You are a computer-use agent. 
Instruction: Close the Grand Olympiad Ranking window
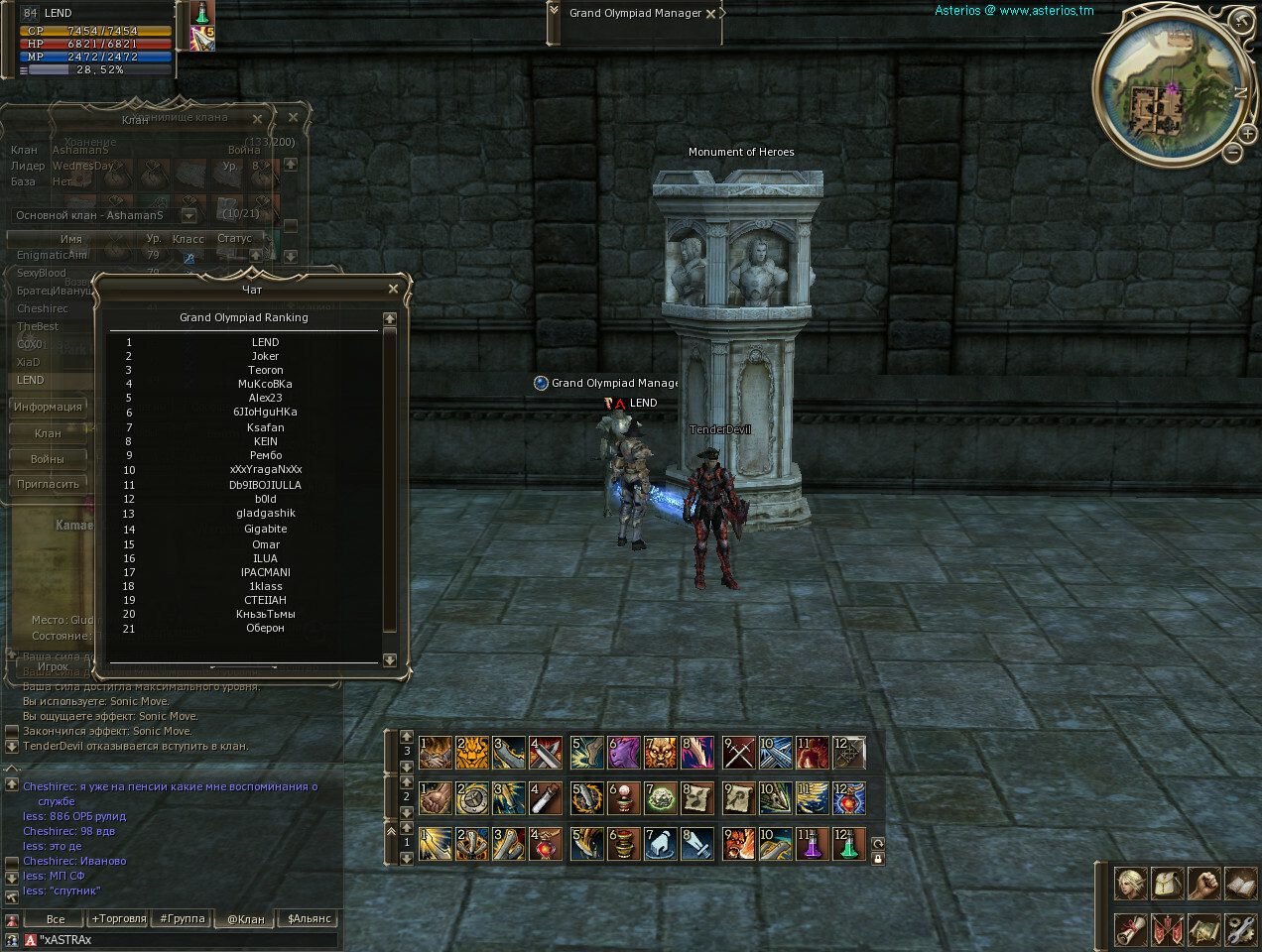click(393, 290)
